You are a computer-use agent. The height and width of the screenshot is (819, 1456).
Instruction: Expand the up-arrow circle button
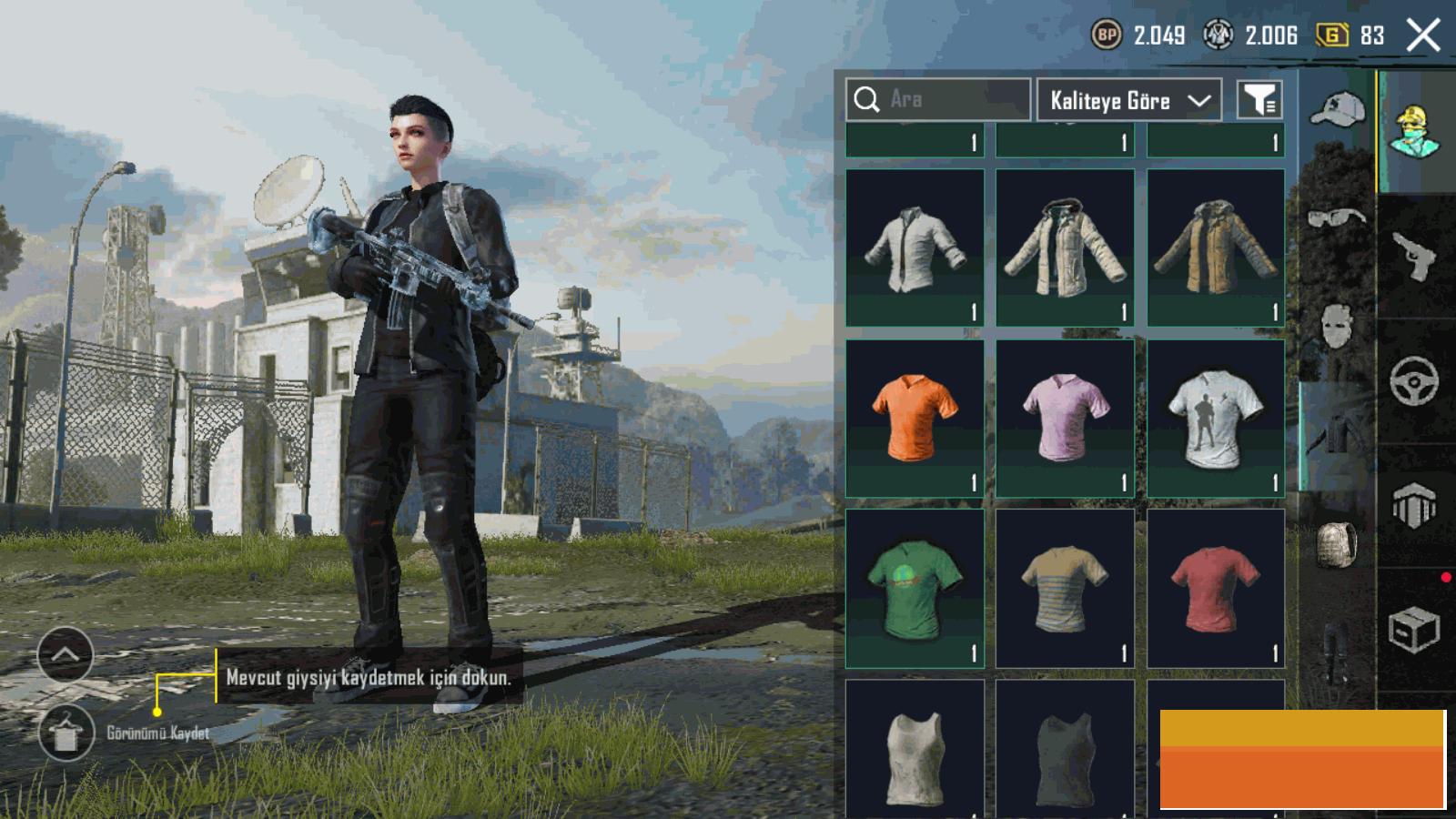coord(66,654)
